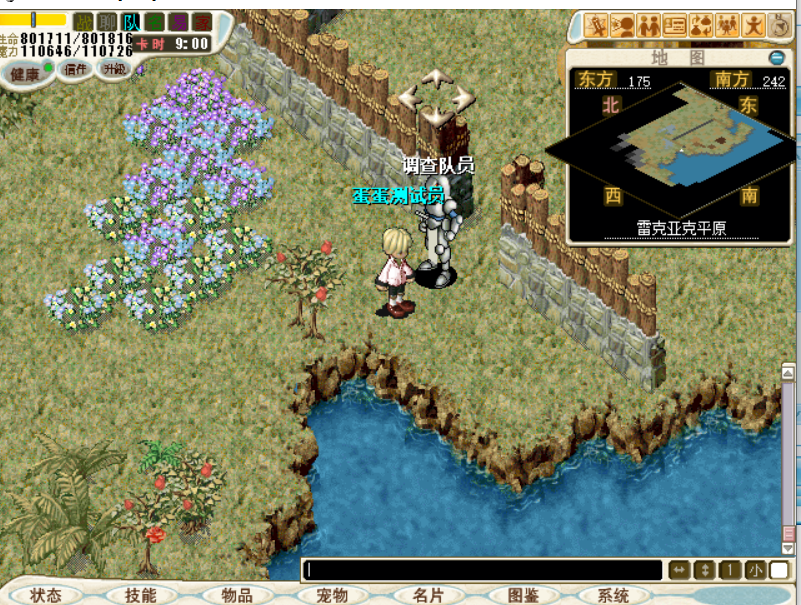801x605 pixels.
Task: Open the 状态 status menu
Action: point(45,595)
